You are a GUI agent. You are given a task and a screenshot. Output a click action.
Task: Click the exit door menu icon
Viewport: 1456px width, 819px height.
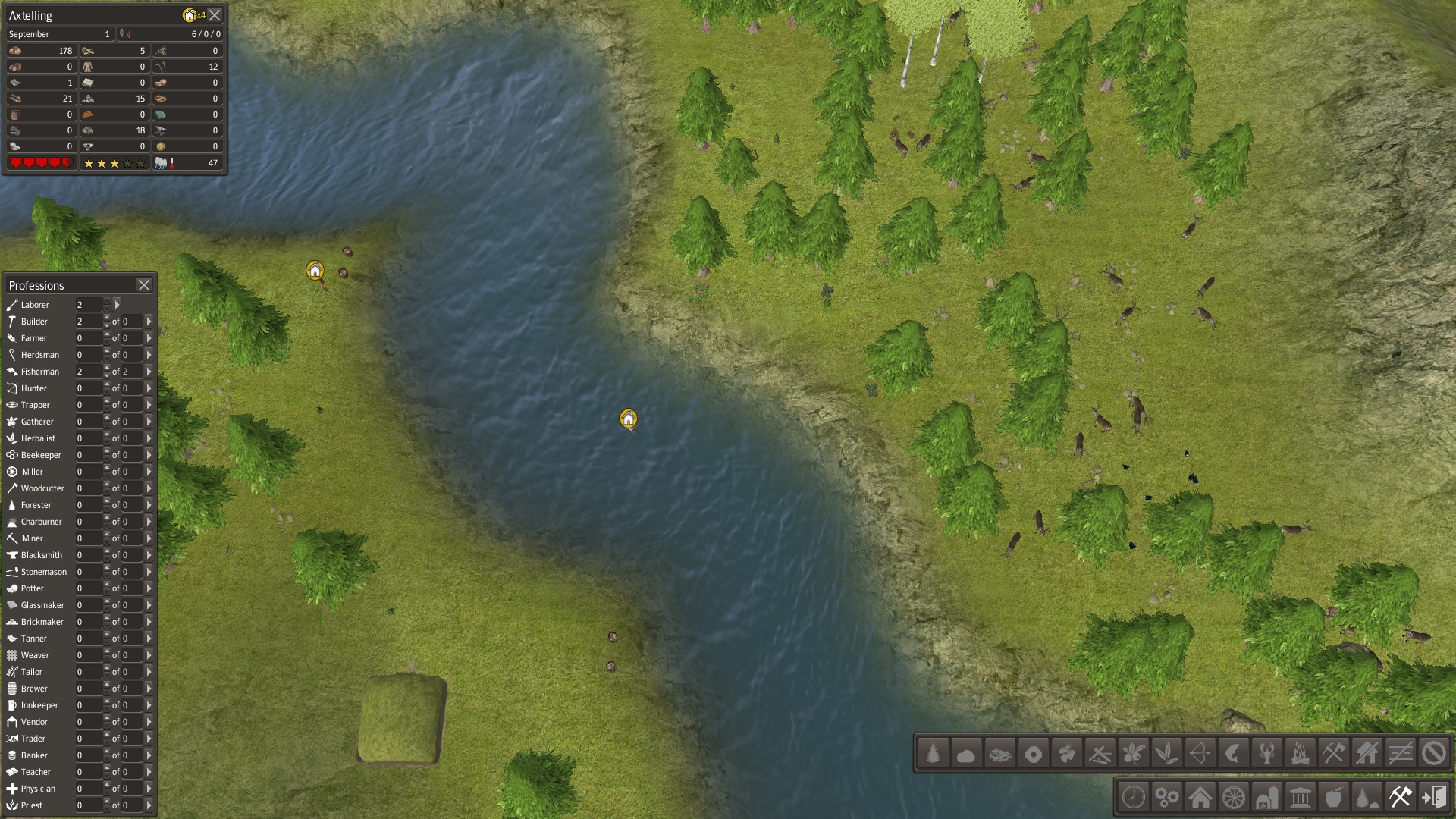point(1434,798)
